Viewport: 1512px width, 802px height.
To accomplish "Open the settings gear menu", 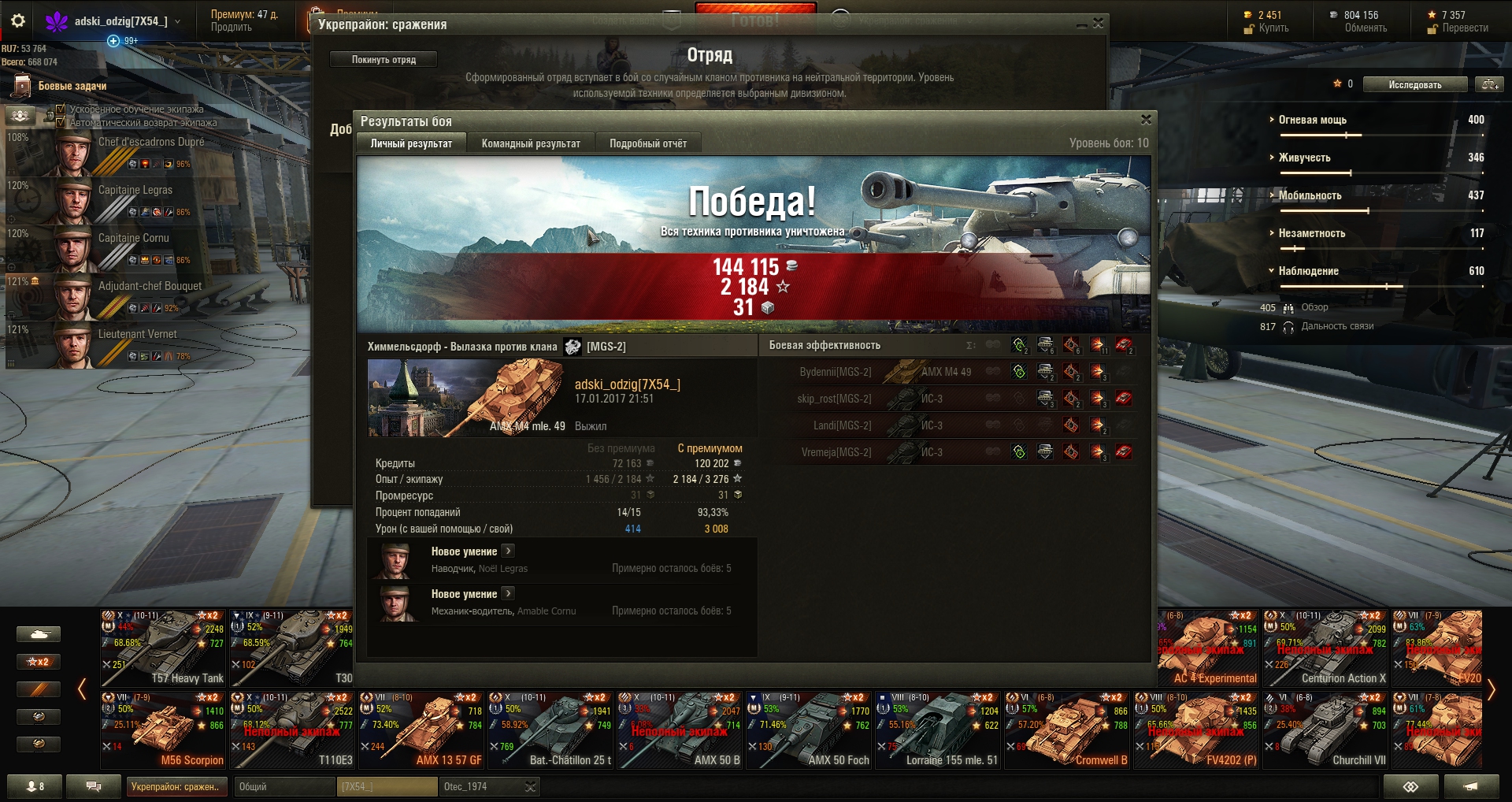I will (18, 21).
